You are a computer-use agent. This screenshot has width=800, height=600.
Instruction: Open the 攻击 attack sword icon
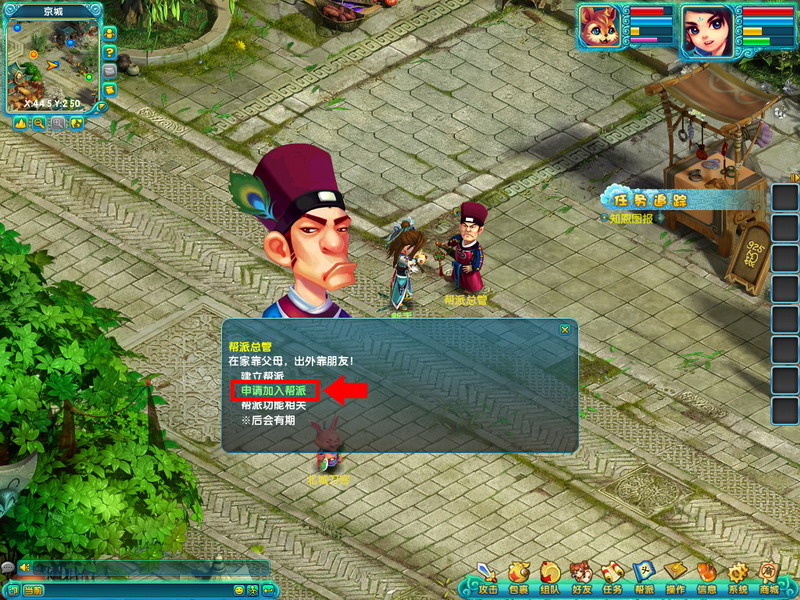(487, 577)
